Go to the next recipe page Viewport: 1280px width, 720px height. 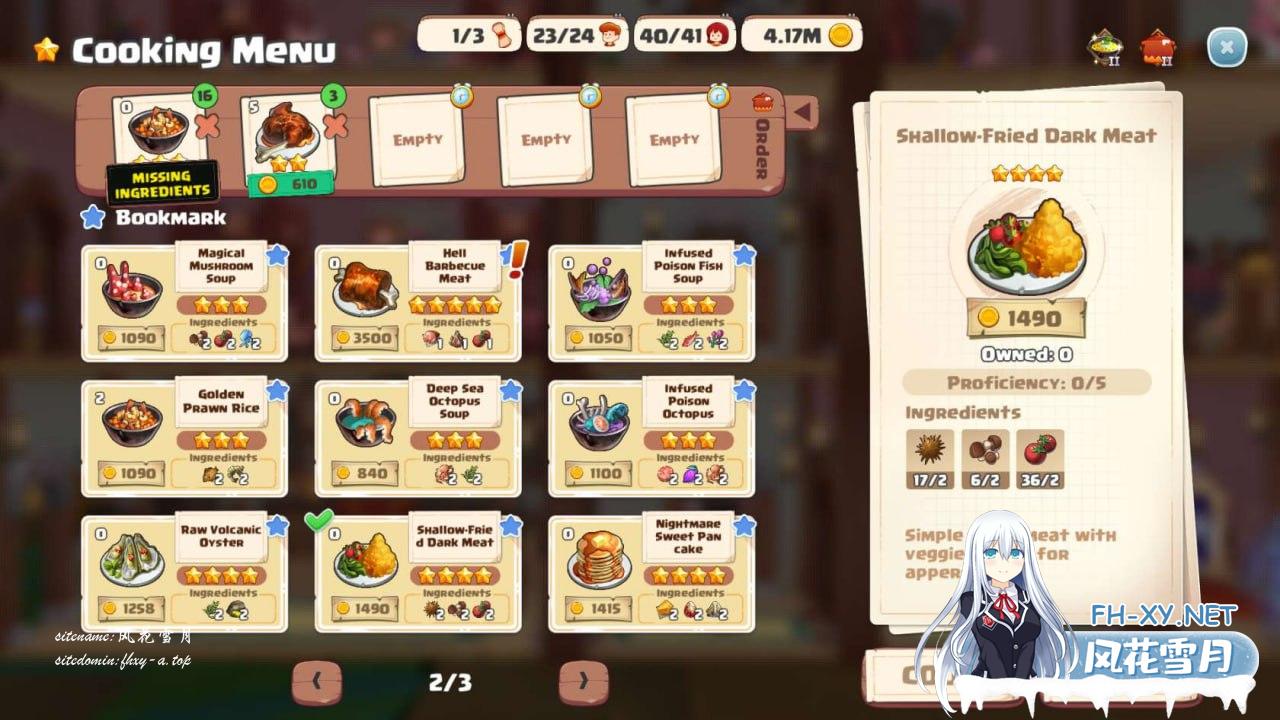[x=583, y=682]
